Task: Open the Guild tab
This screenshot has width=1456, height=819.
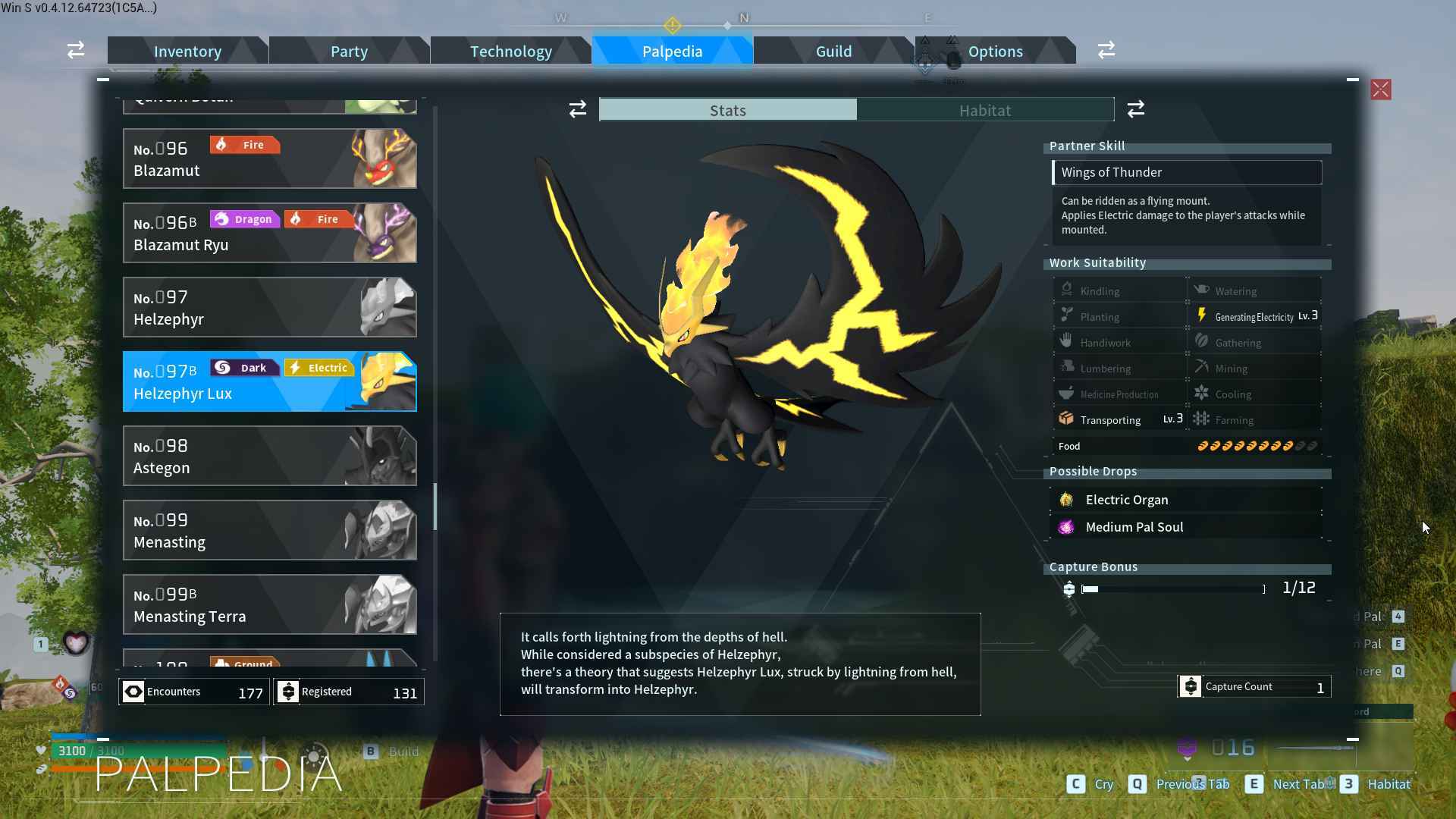Action: 833,51
